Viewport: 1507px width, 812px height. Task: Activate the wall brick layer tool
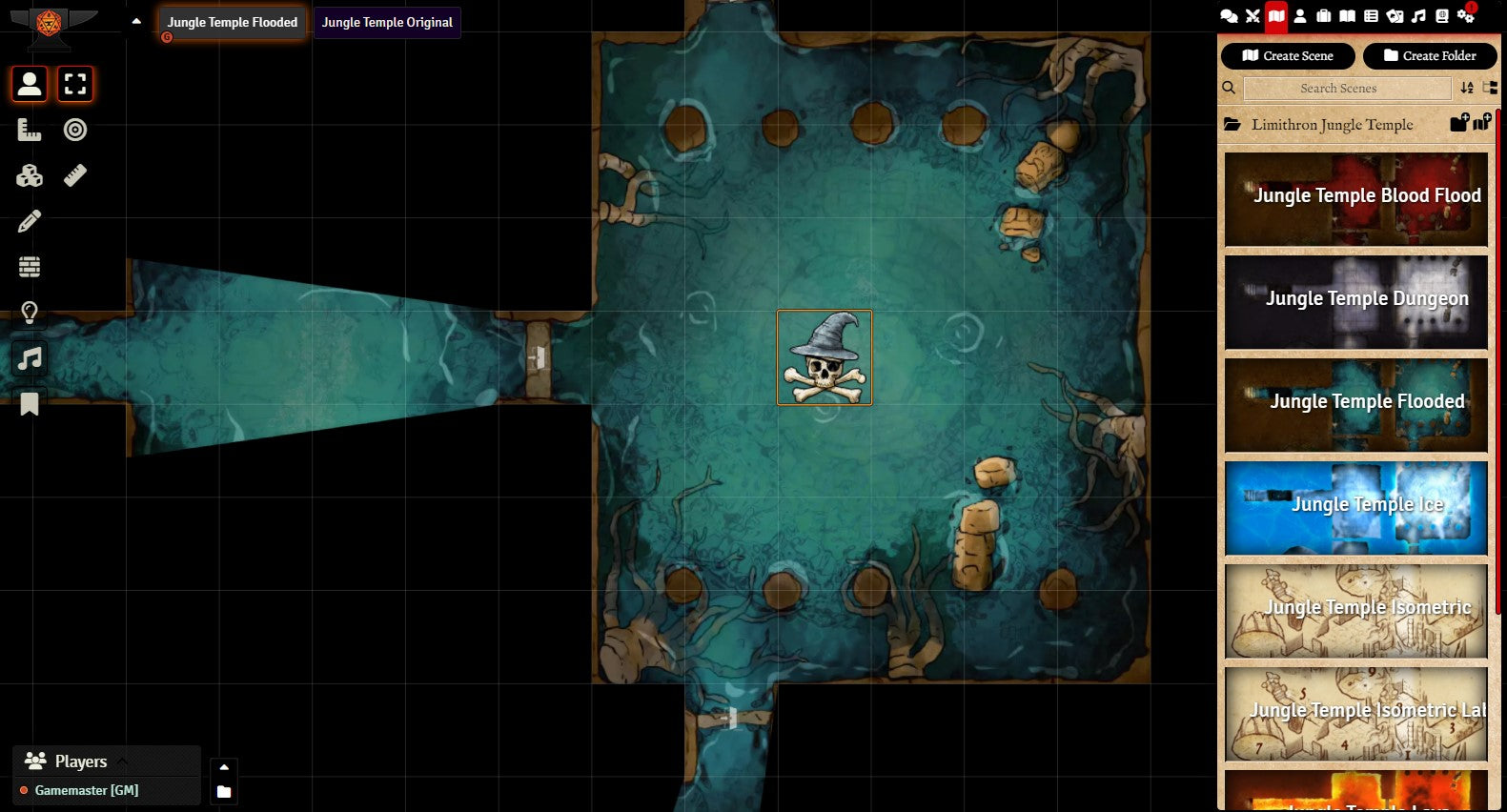(x=30, y=267)
